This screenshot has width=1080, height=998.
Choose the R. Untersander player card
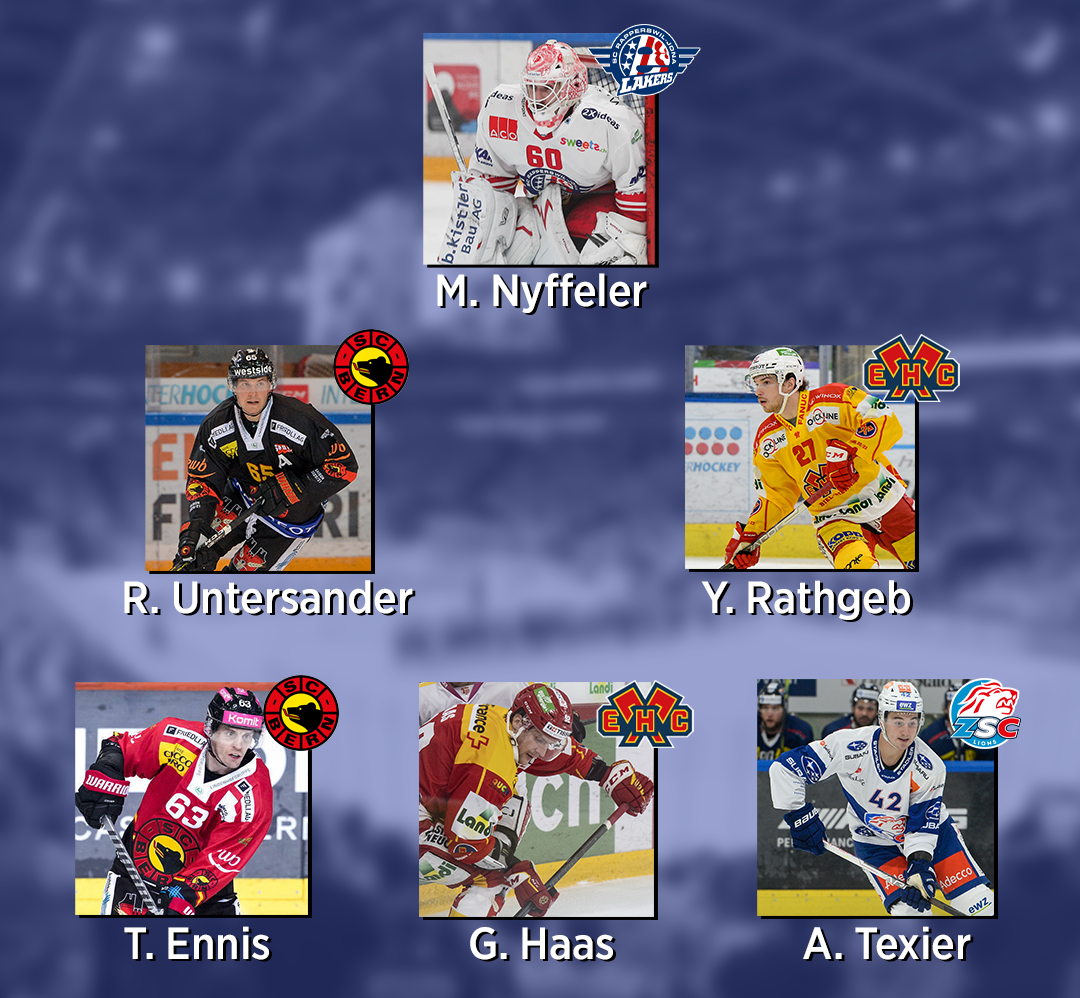(258, 458)
